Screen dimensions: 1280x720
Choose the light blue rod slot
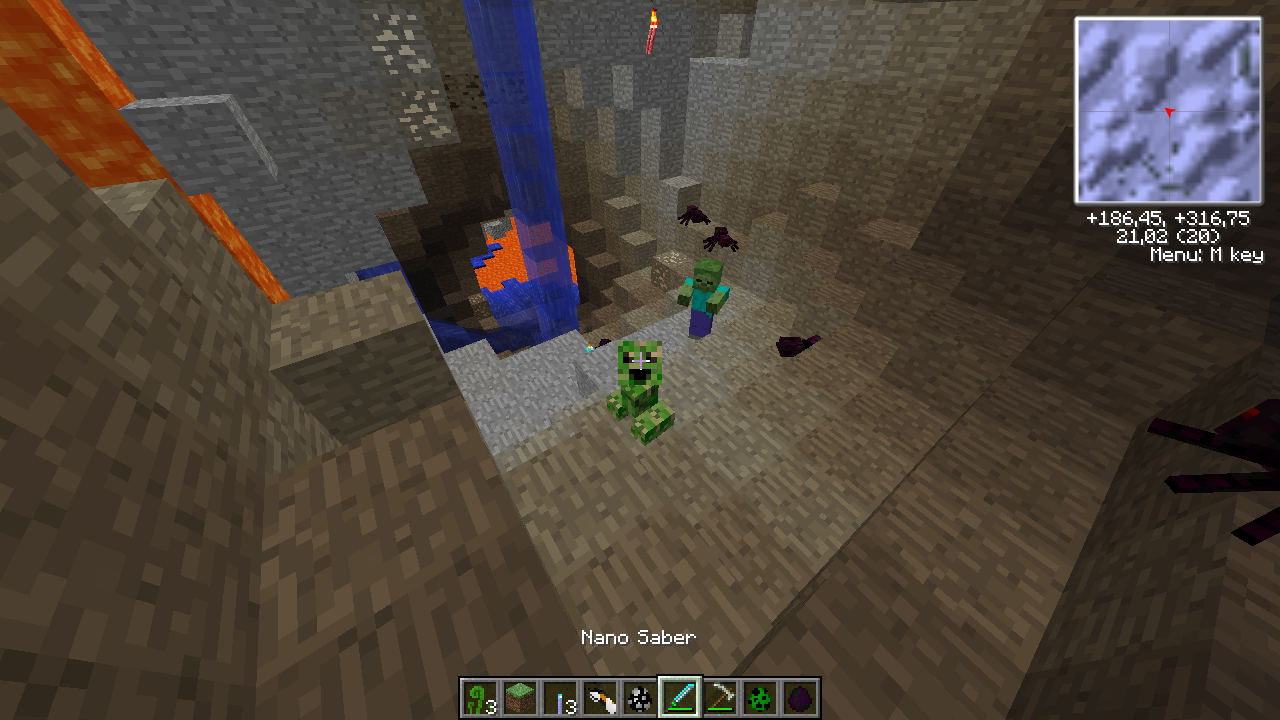click(560, 698)
